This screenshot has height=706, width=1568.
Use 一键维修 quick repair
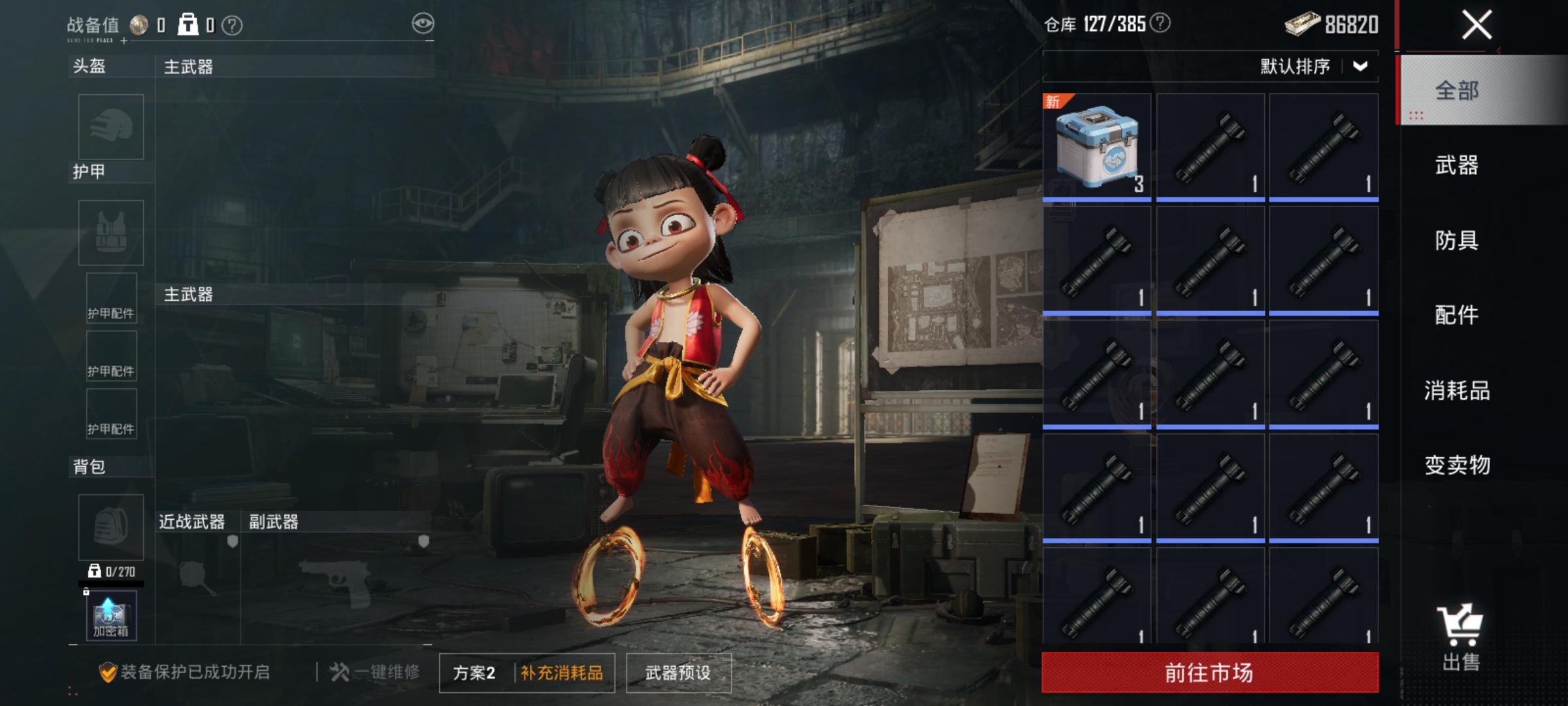375,672
